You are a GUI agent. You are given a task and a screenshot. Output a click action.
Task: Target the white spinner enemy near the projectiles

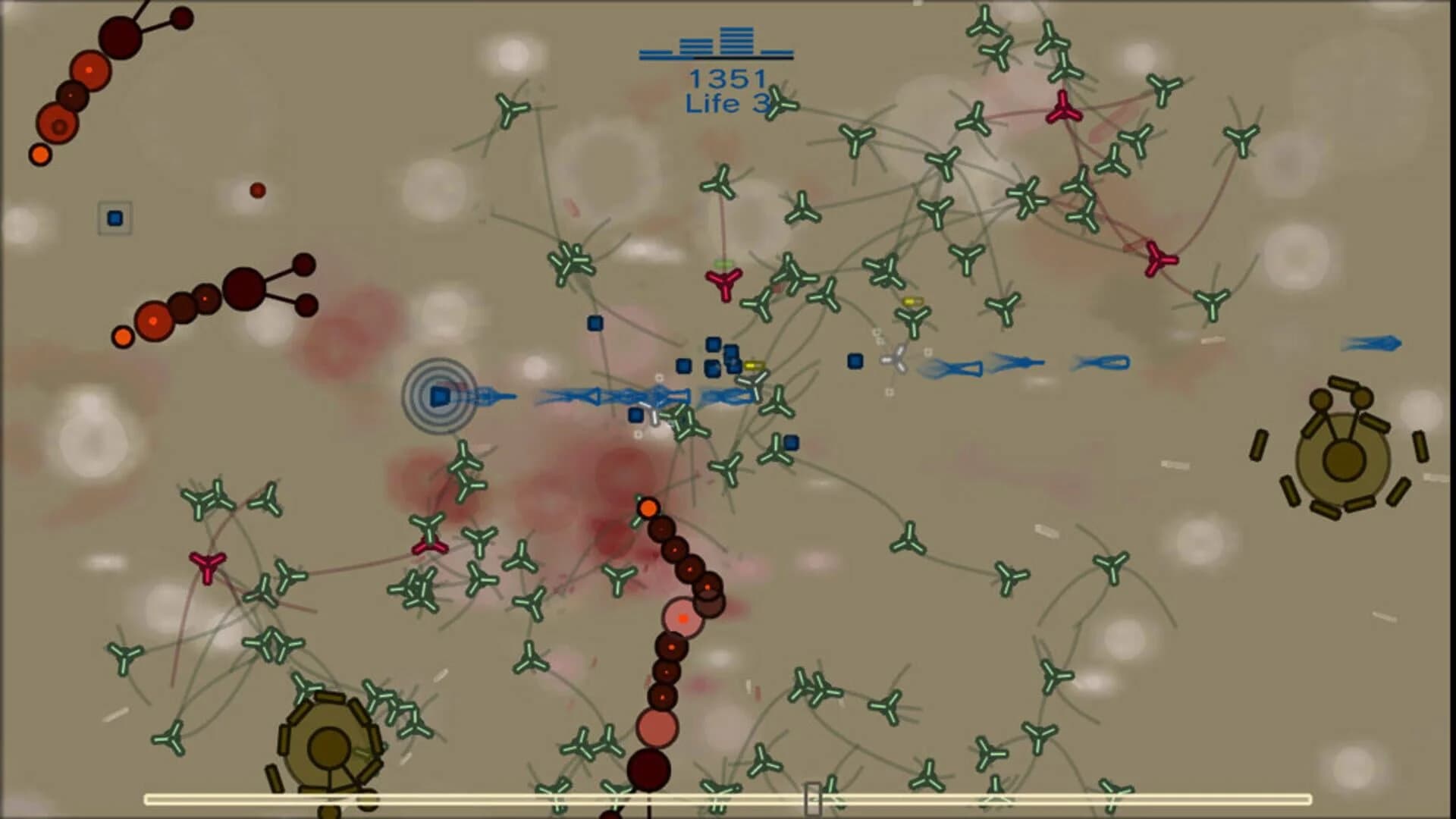896,358
